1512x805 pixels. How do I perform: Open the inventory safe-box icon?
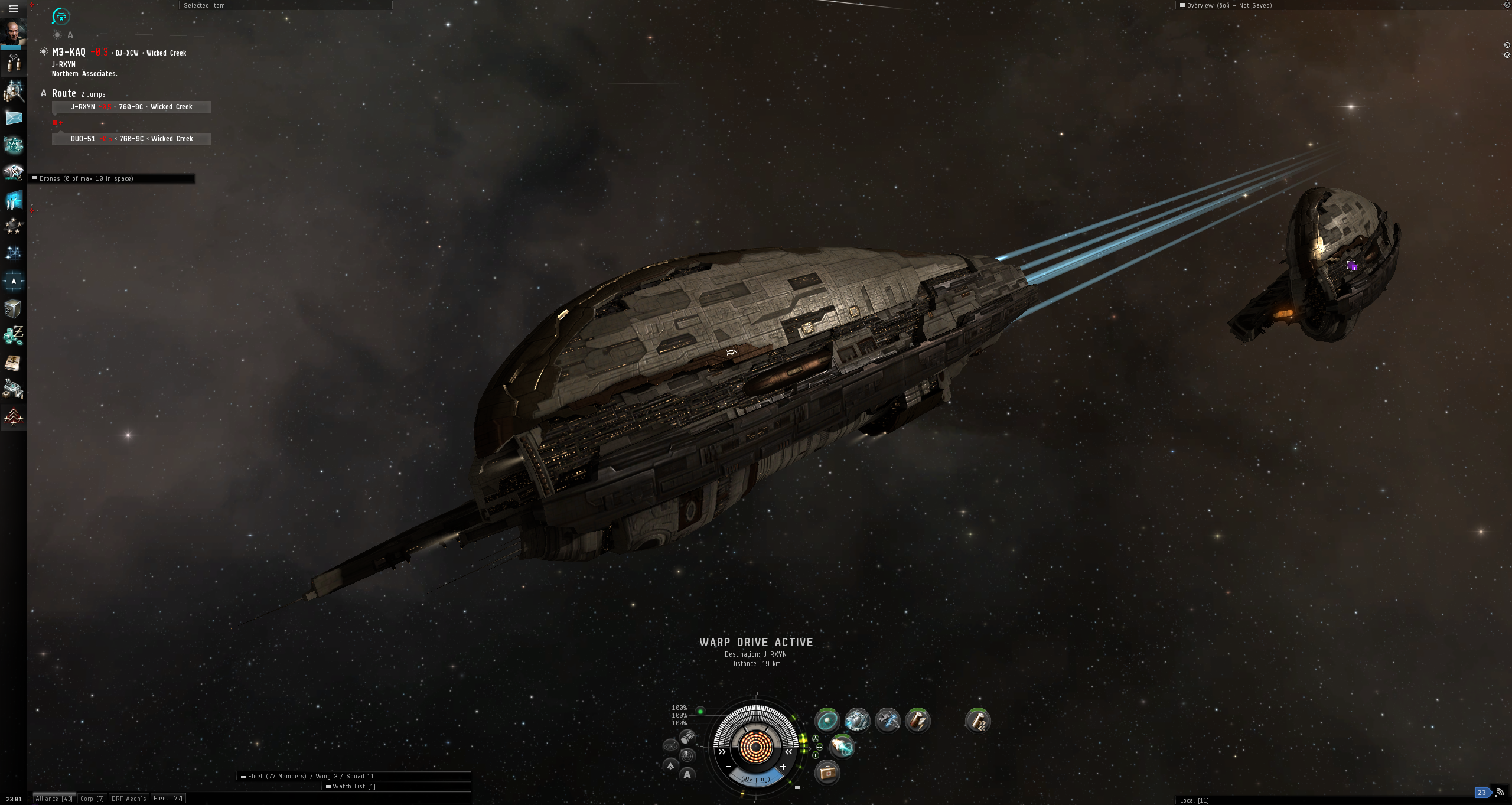tap(13, 309)
